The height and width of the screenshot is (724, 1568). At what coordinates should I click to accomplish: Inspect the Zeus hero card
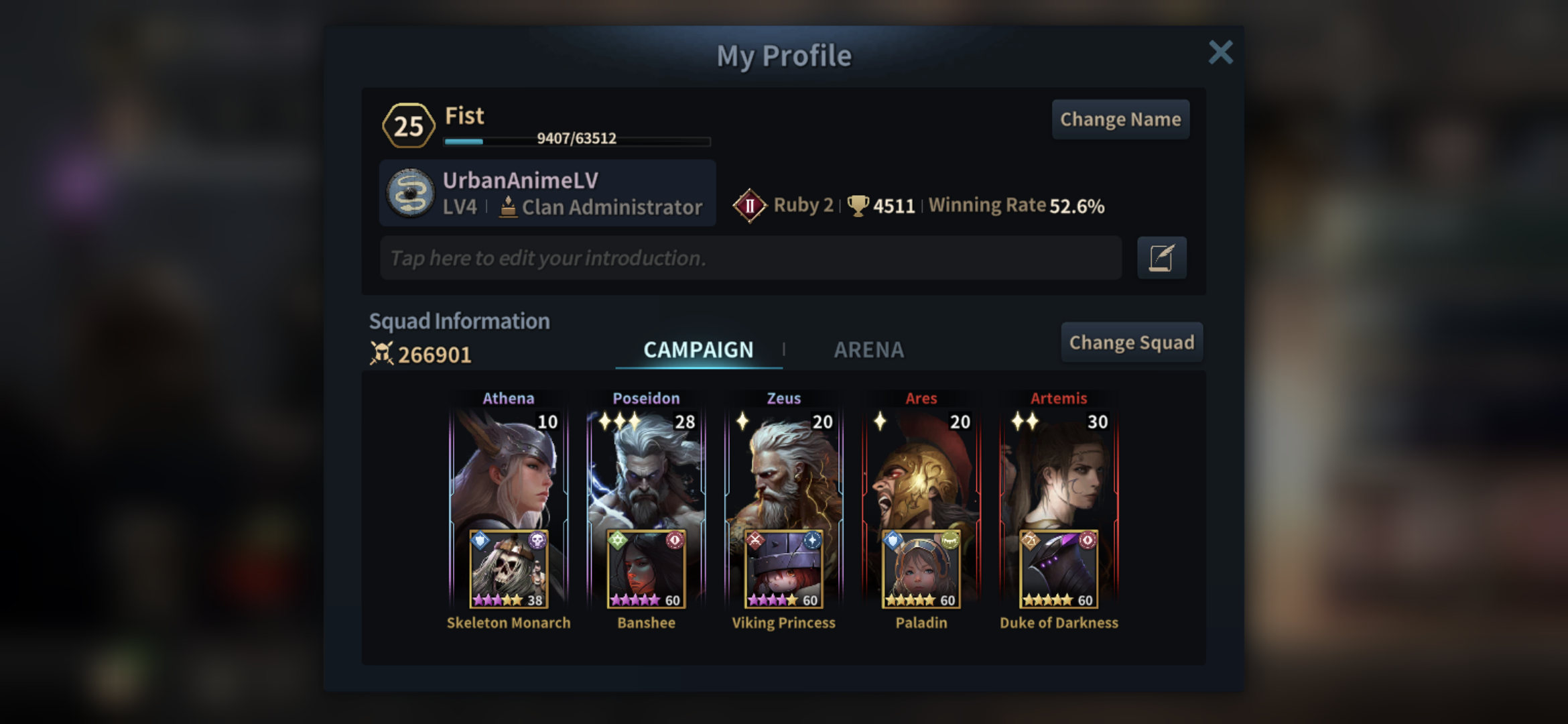point(783,469)
